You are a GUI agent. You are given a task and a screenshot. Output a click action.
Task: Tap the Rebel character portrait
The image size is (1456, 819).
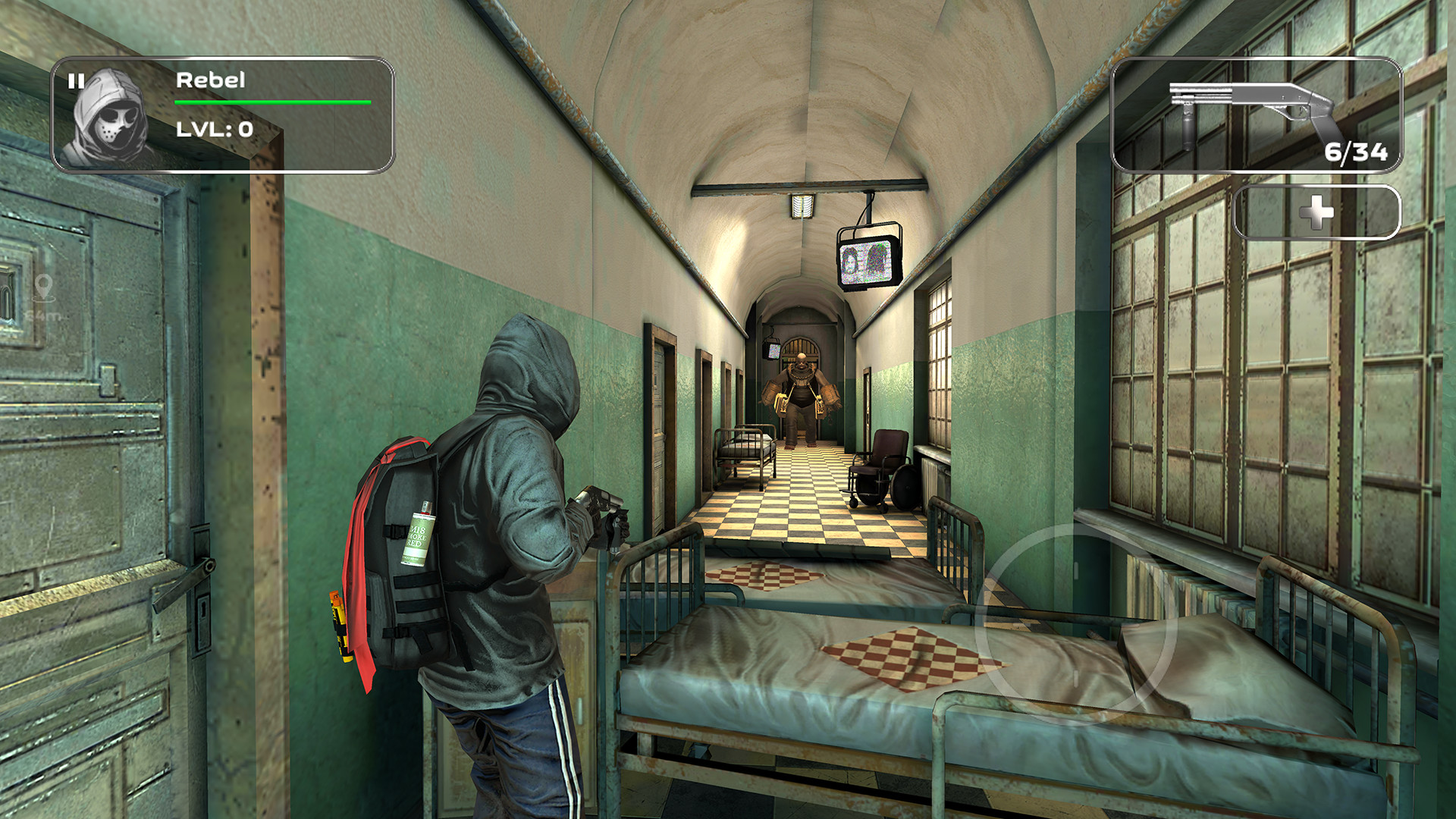[x=112, y=118]
